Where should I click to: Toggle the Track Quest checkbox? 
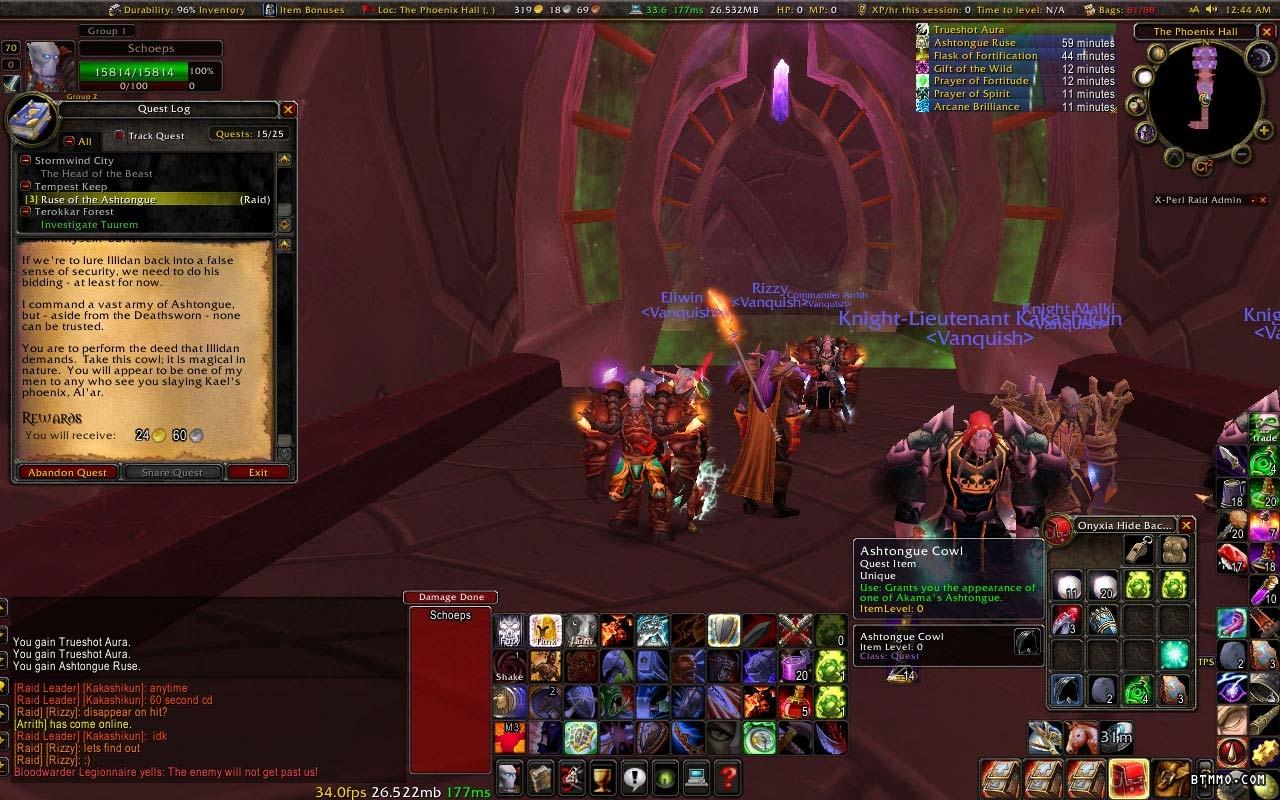pos(119,136)
